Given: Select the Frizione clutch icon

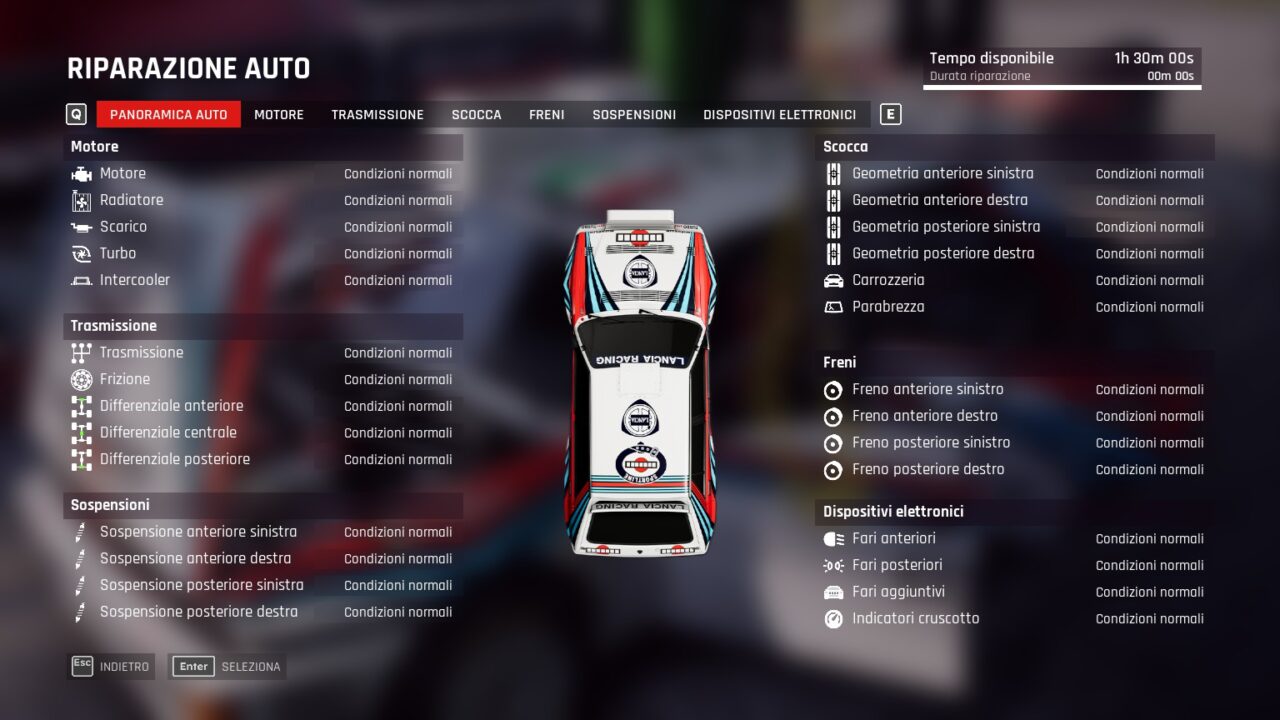Looking at the screenshot, I should (84, 379).
